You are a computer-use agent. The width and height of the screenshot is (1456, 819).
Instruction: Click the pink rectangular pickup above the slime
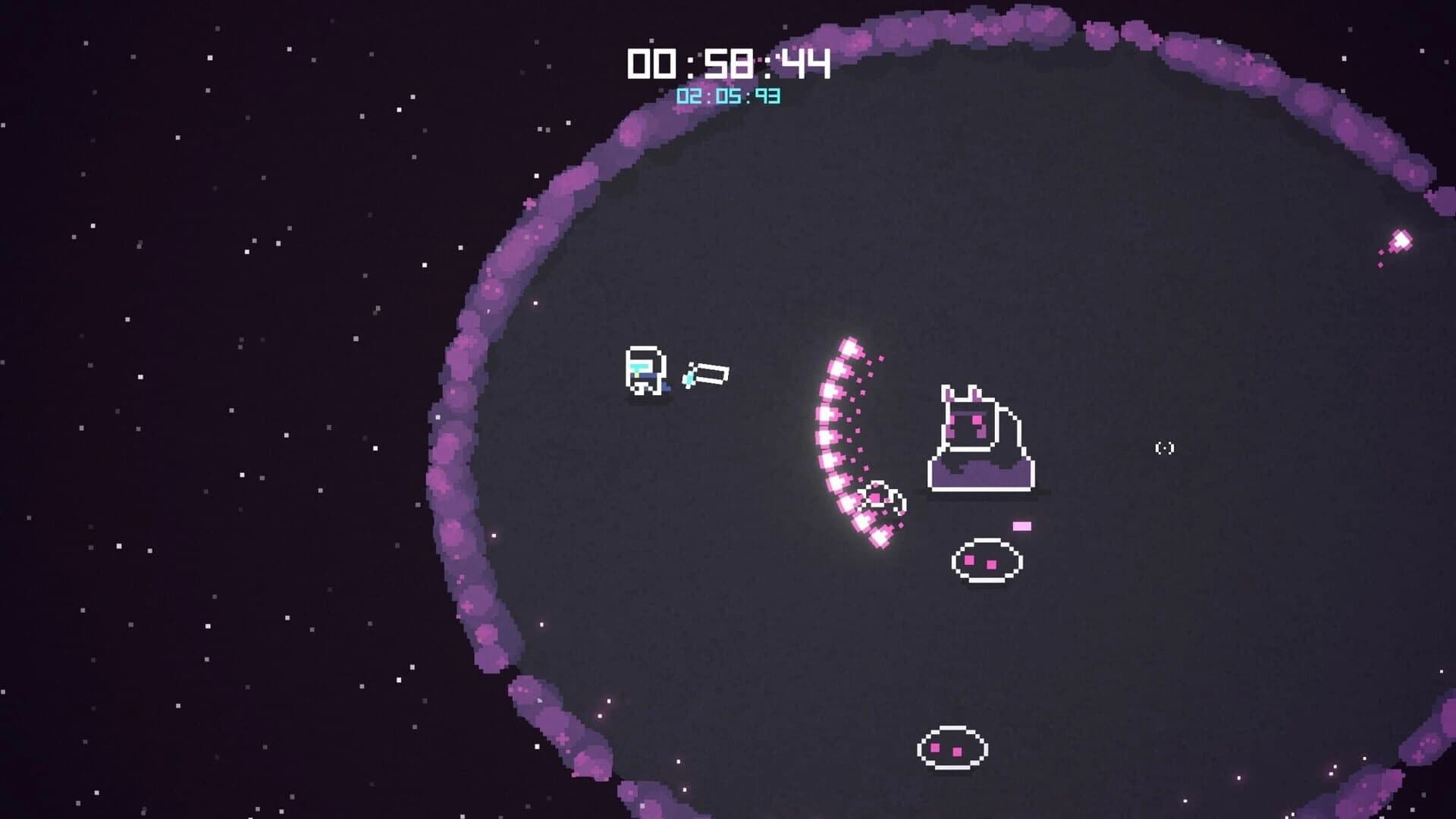1022,525
